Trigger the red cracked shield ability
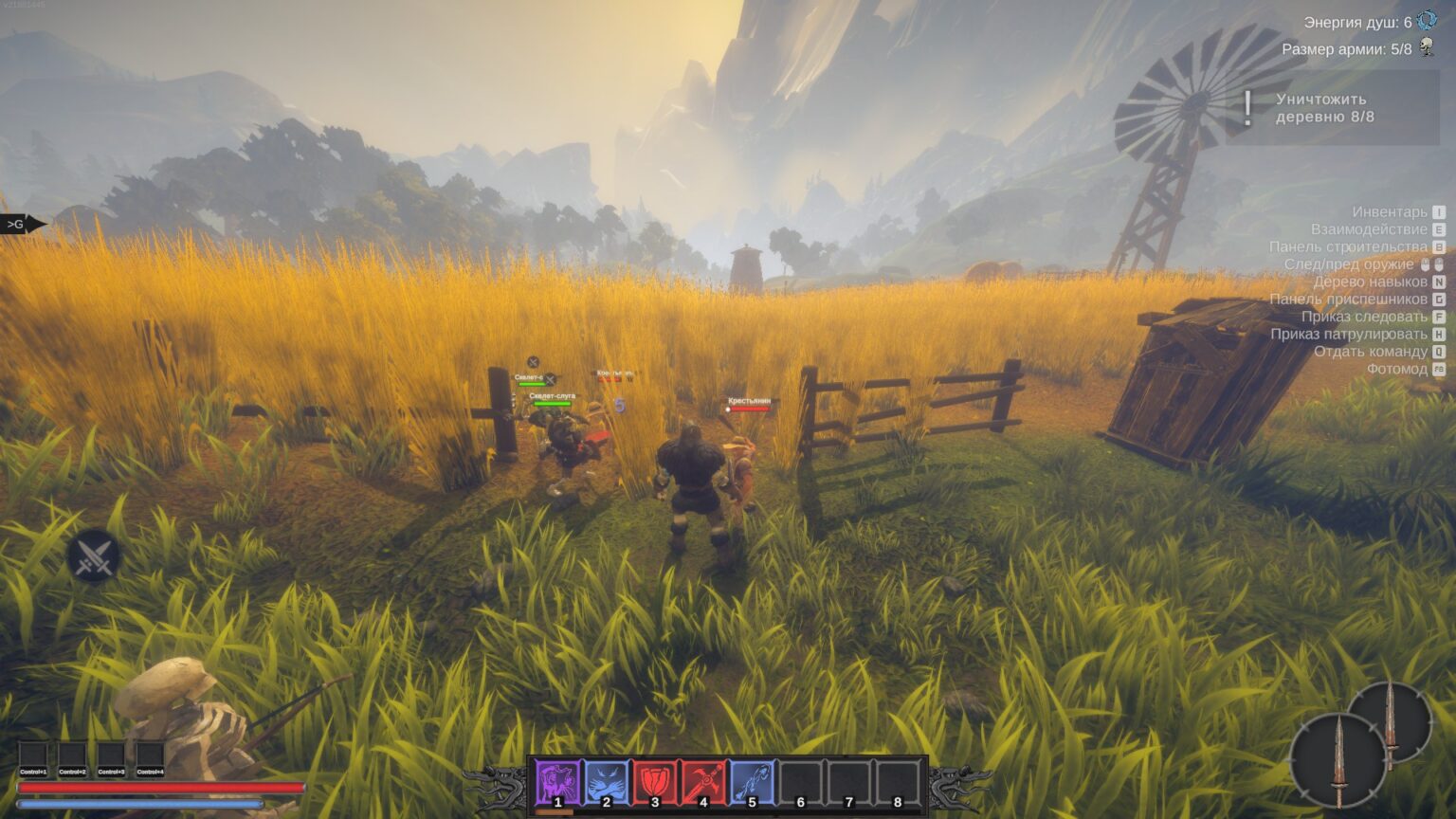The image size is (1456, 819). tap(654, 783)
